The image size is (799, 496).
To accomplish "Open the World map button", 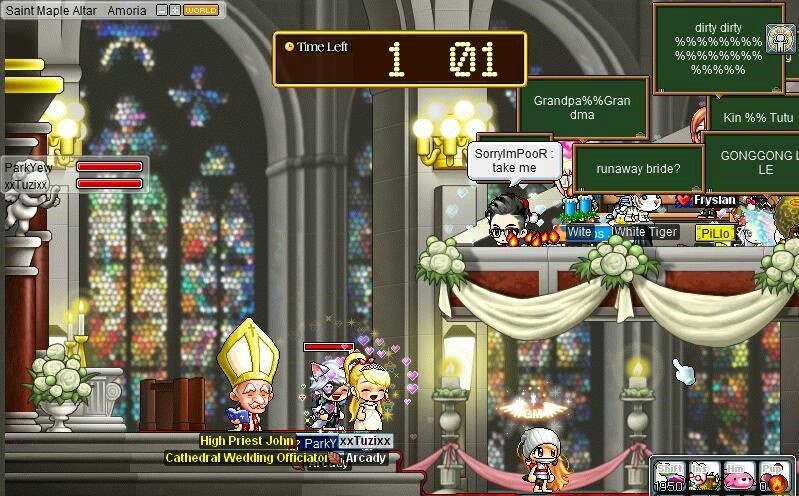I will [x=201, y=9].
